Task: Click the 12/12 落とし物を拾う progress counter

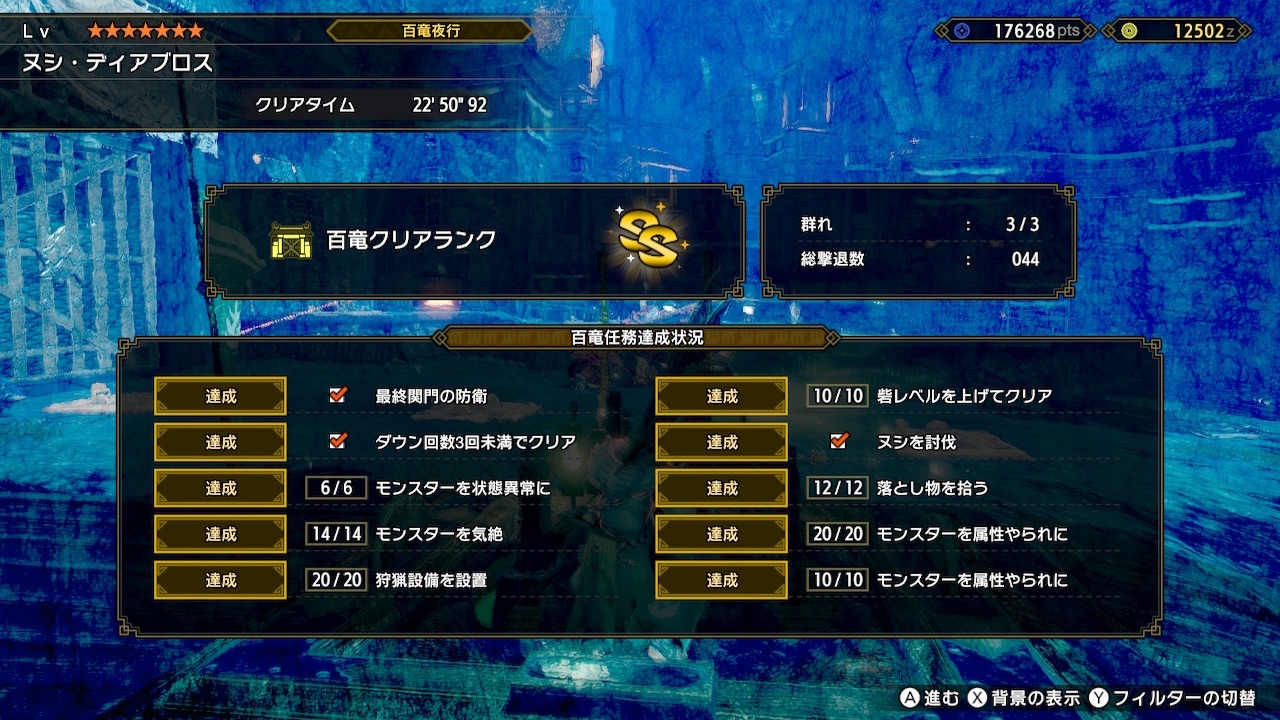Action: pos(836,487)
